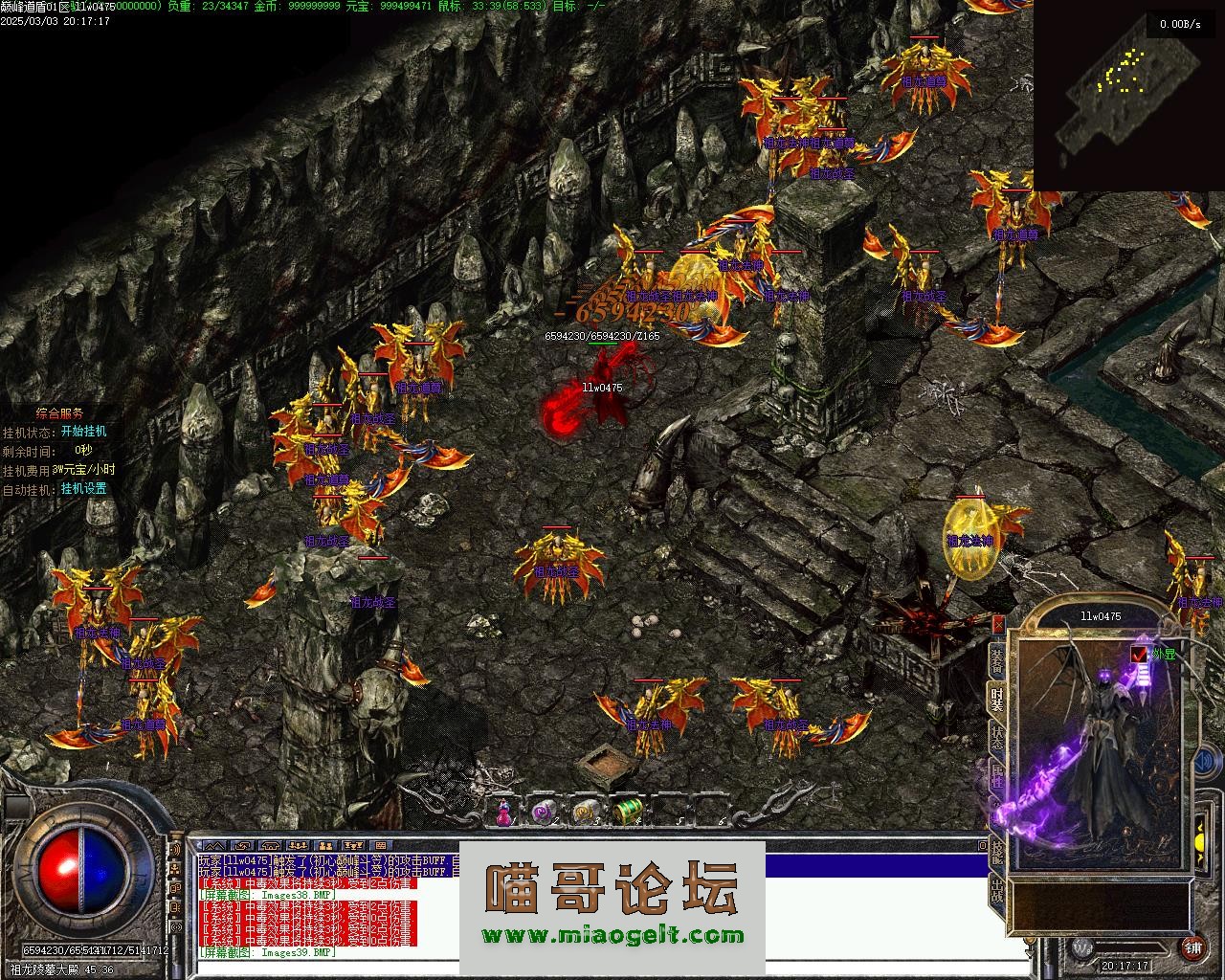
Task: Open the green treasure chest in slot 4
Action: 626,812
